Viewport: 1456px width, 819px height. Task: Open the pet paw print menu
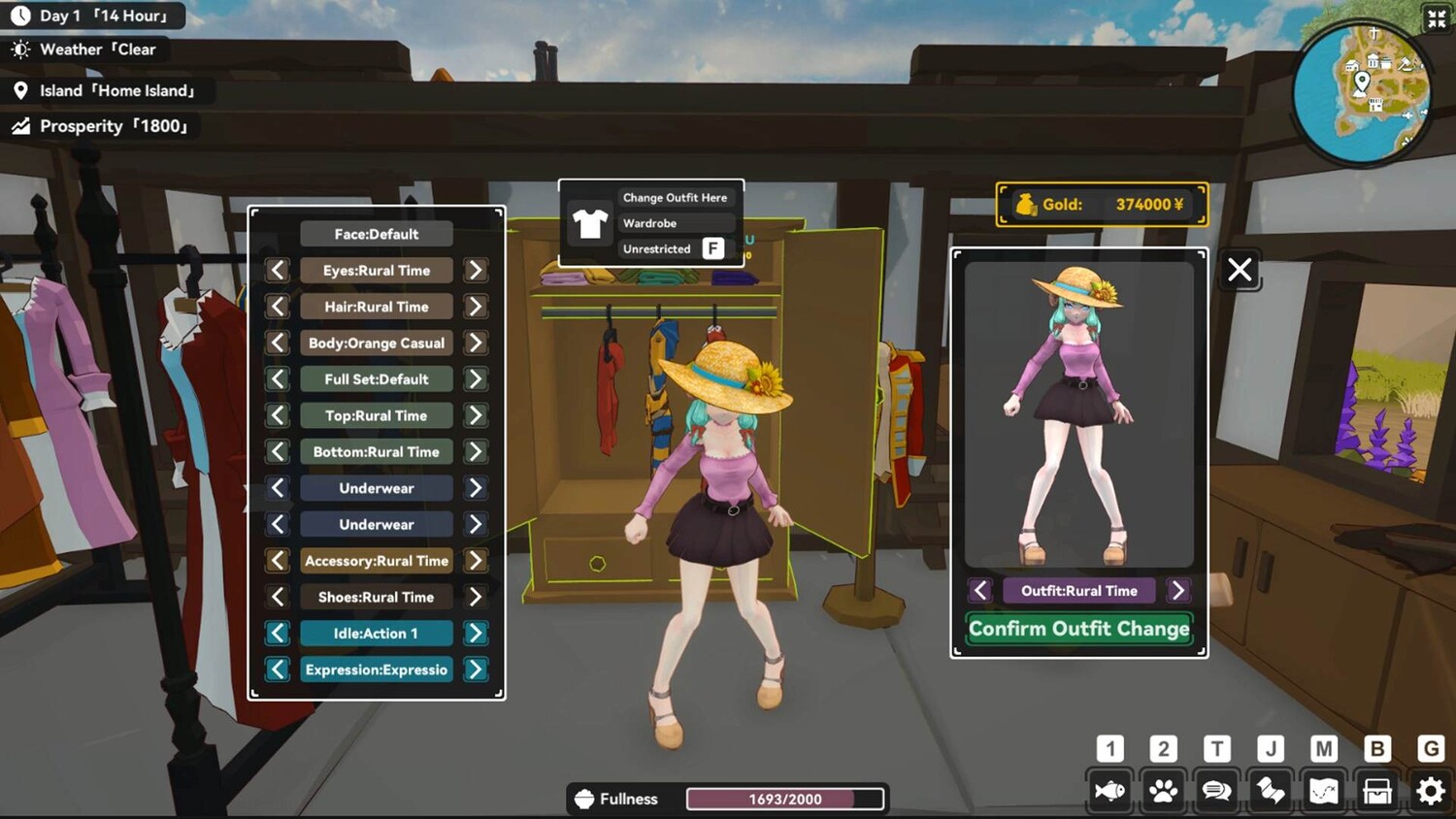click(1163, 792)
